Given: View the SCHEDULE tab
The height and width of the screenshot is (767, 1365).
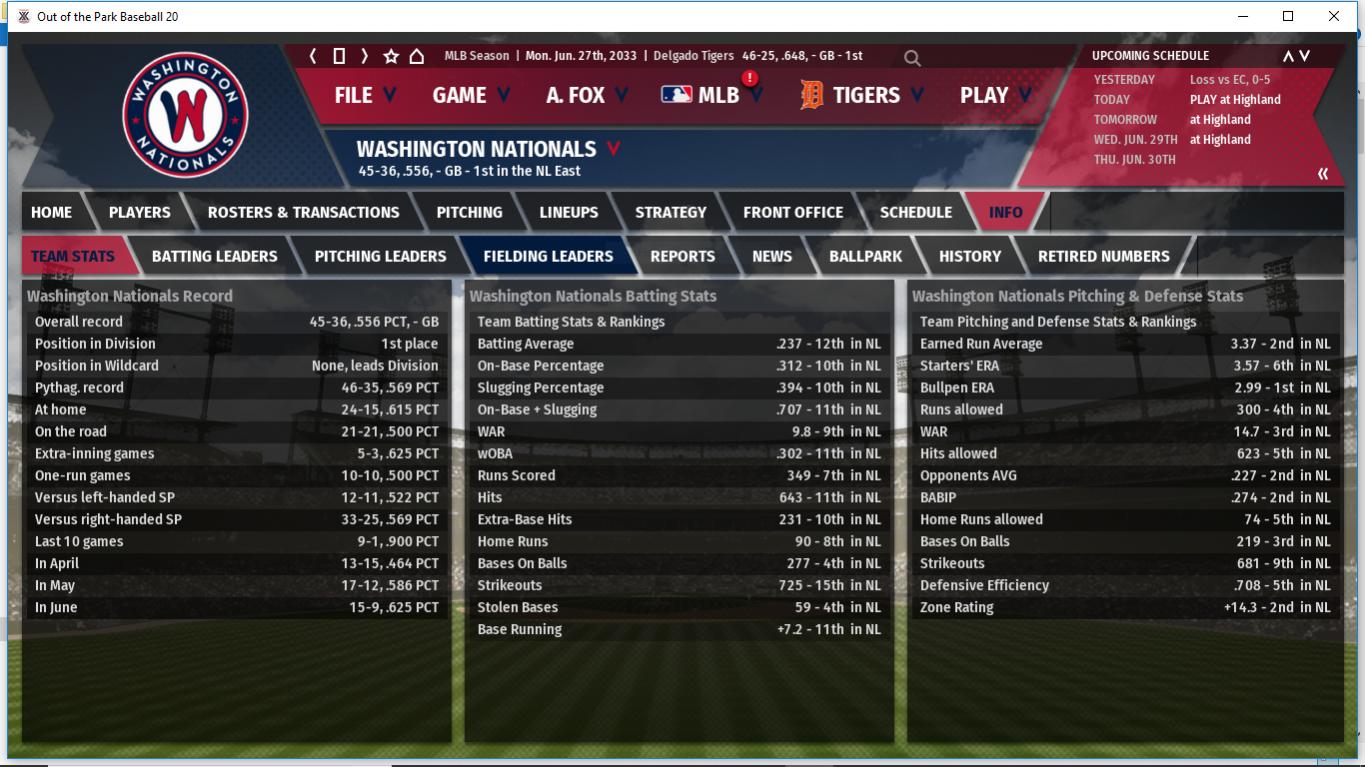Looking at the screenshot, I should [x=915, y=212].
